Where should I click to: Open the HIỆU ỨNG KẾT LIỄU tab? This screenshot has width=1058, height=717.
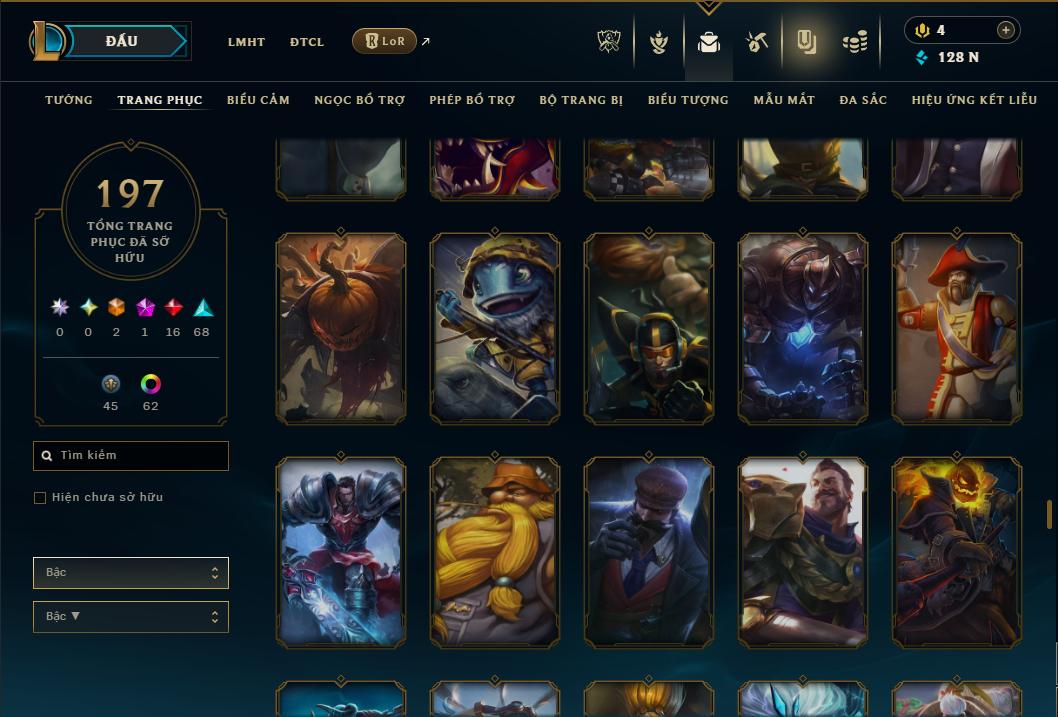tap(974, 100)
